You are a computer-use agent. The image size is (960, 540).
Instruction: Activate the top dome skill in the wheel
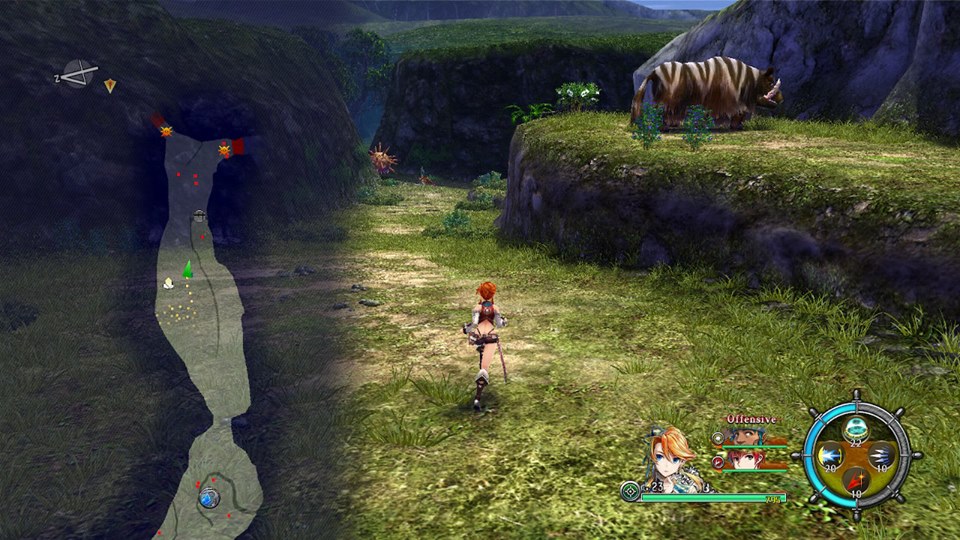855,428
